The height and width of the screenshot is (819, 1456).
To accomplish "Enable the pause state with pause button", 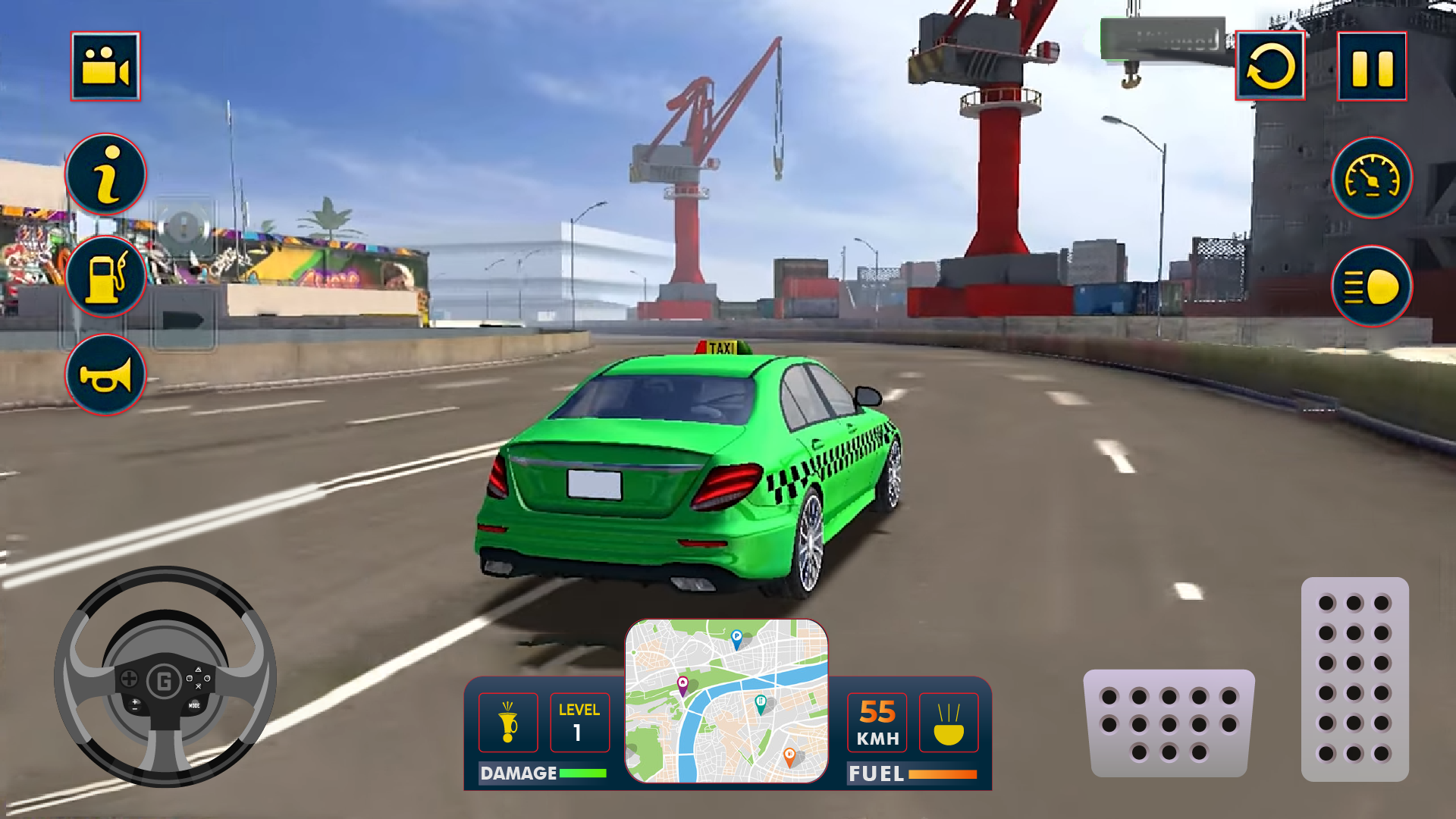I will [1373, 66].
